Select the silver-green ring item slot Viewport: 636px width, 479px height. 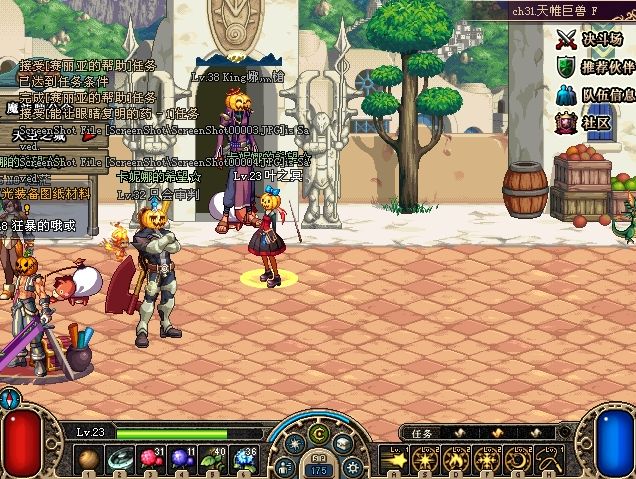[x=120, y=460]
